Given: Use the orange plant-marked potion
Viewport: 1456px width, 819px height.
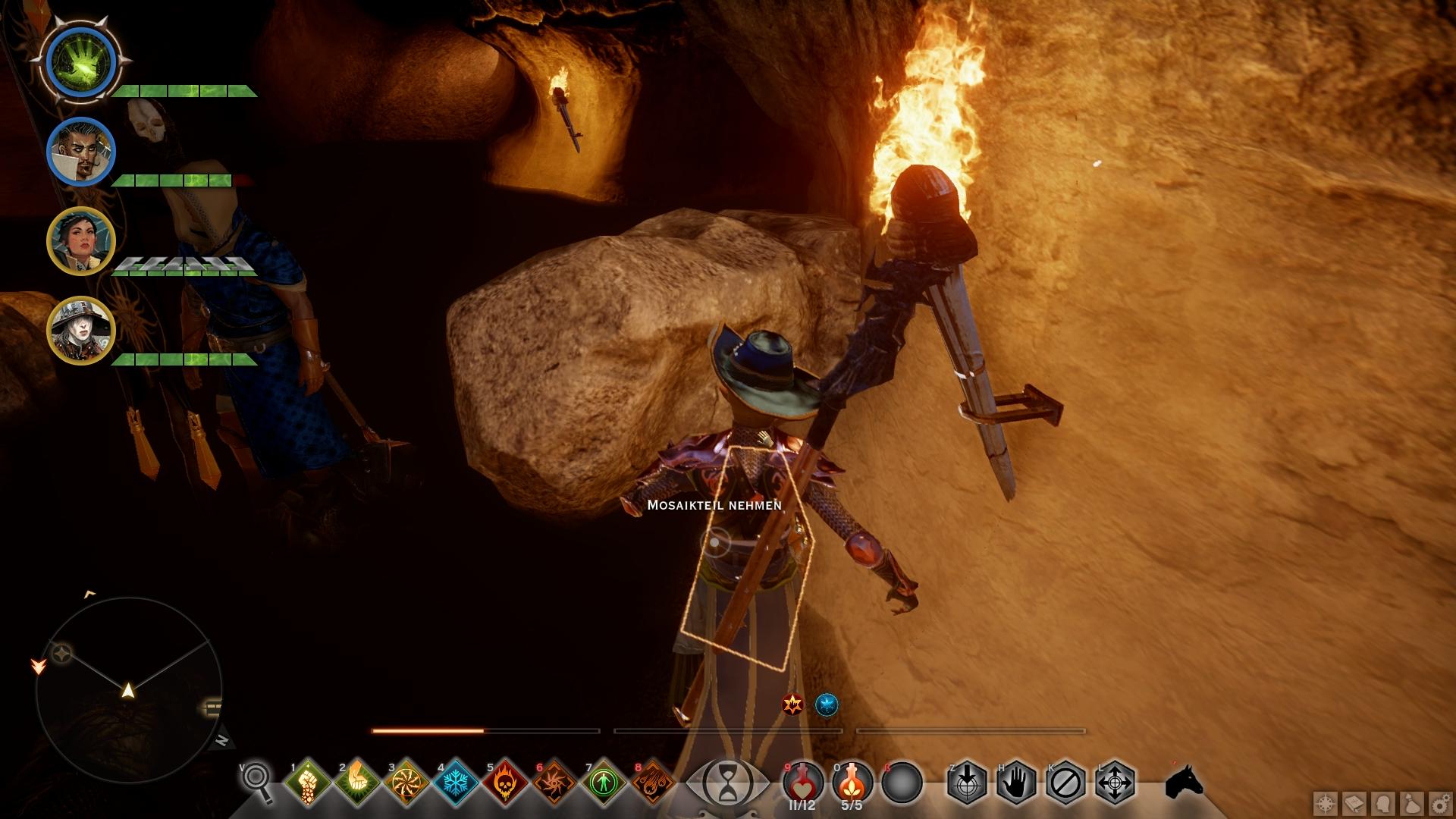Looking at the screenshot, I should tap(852, 781).
